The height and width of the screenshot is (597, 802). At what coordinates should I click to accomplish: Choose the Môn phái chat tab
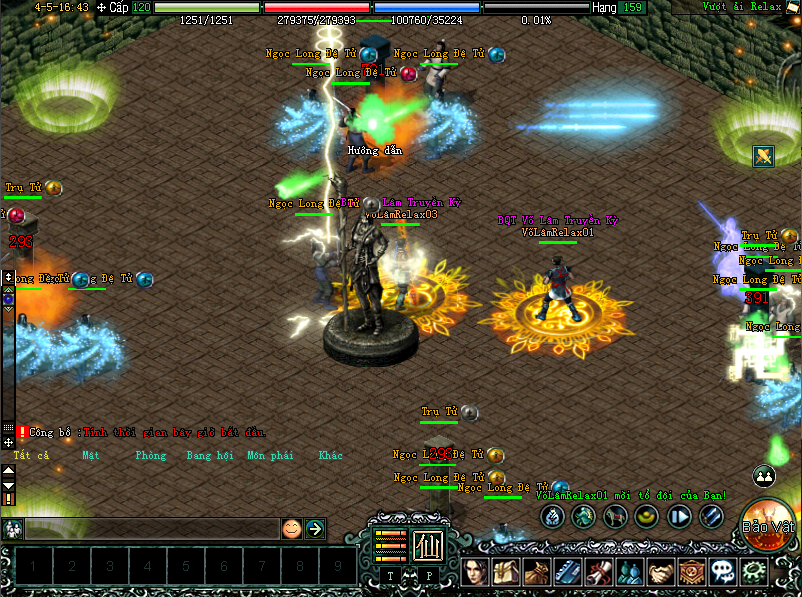(270, 456)
